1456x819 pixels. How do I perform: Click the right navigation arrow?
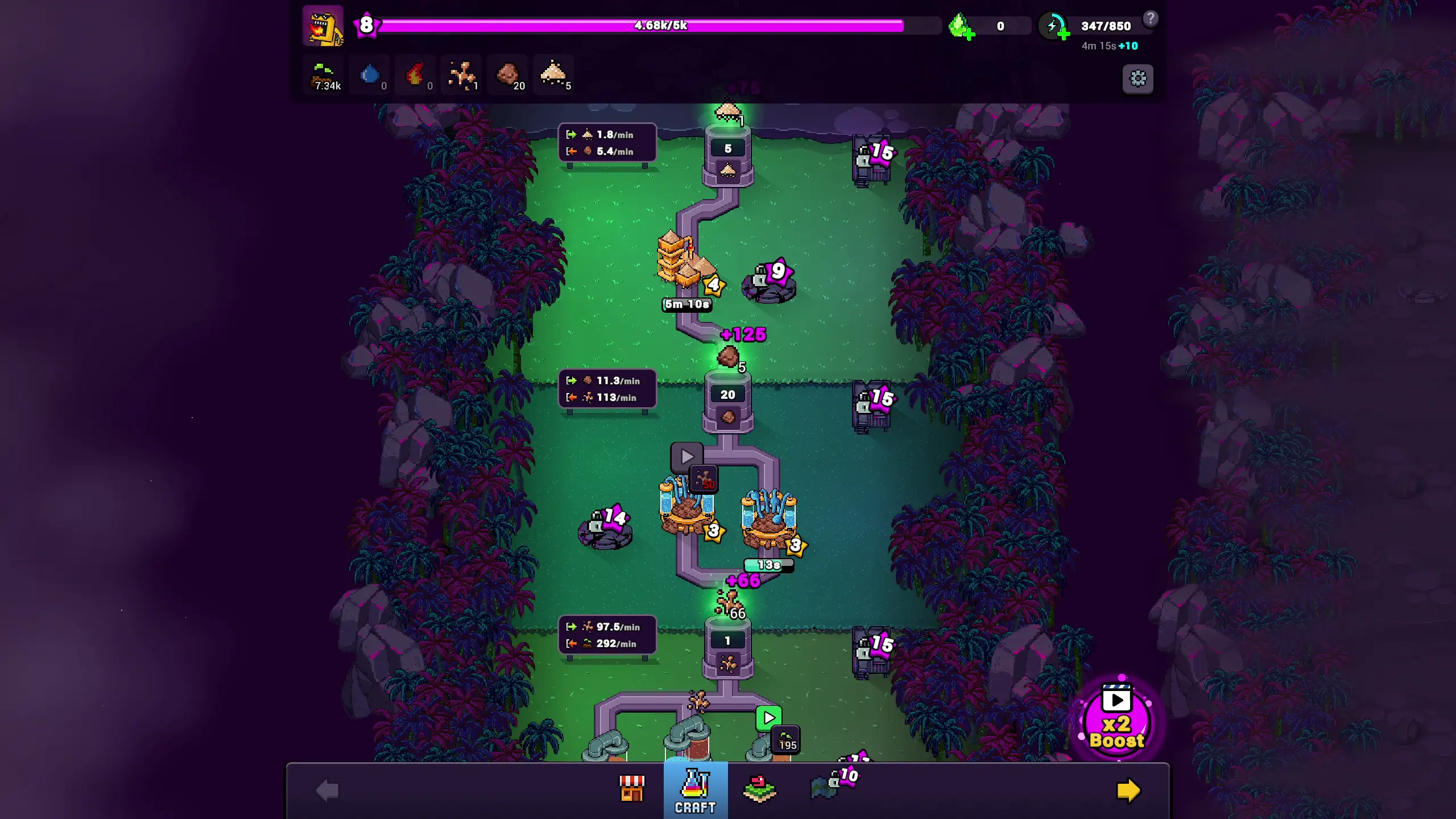coord(1130,789)
